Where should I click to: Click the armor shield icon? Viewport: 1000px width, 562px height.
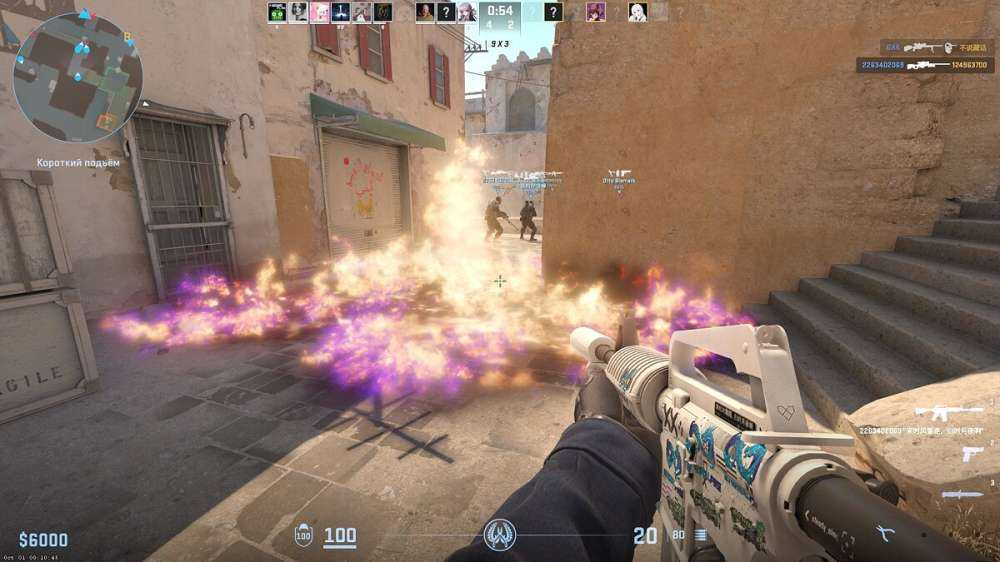pos(304,537)
